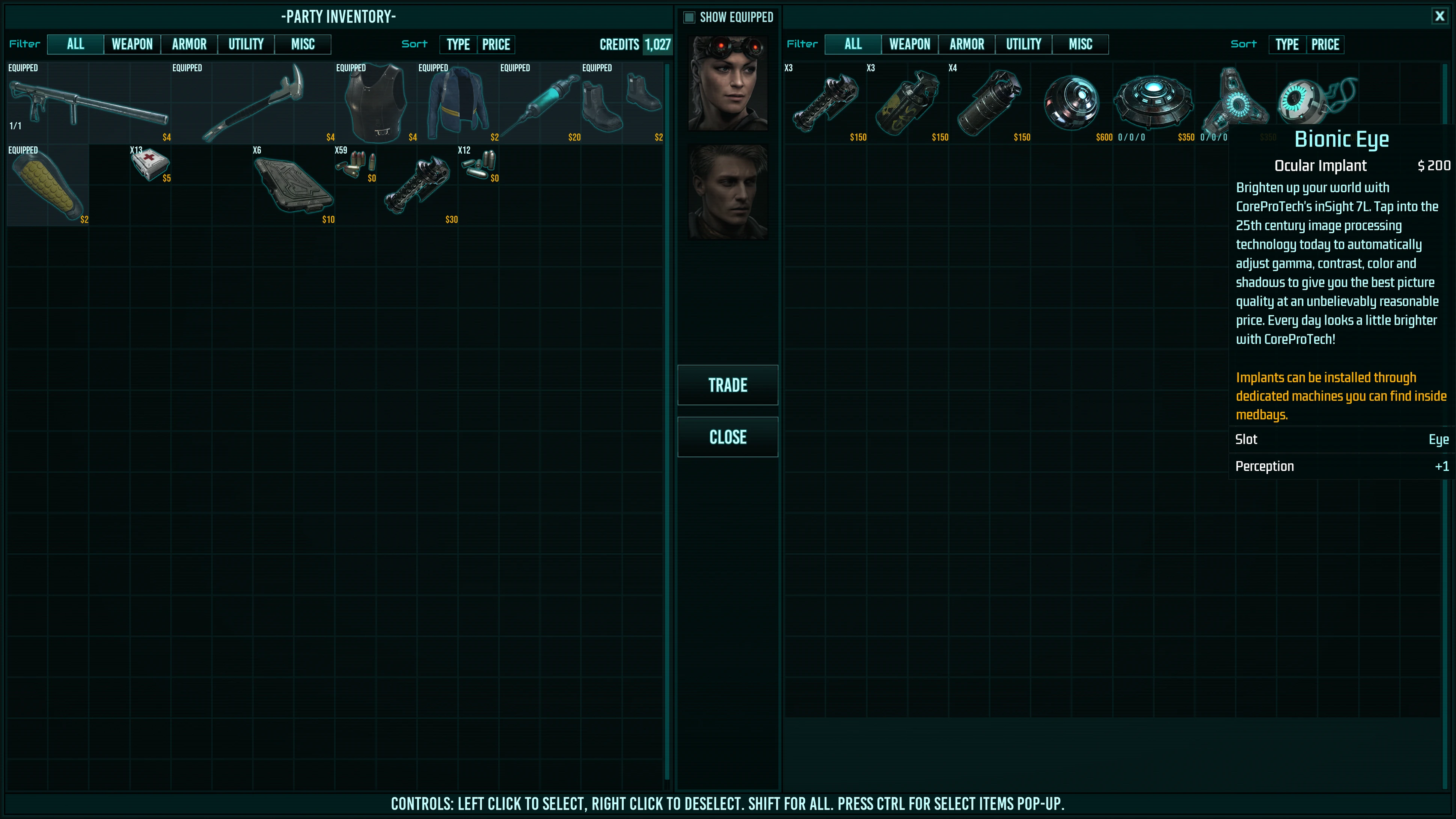
Task: Switch vendor filter to MISC
Action: 1080,44
